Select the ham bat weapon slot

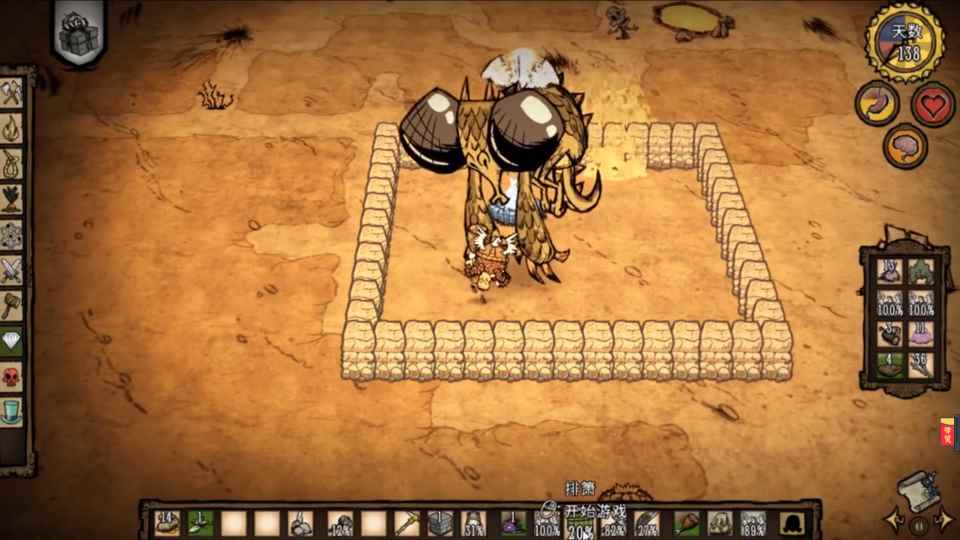point(685,522)
